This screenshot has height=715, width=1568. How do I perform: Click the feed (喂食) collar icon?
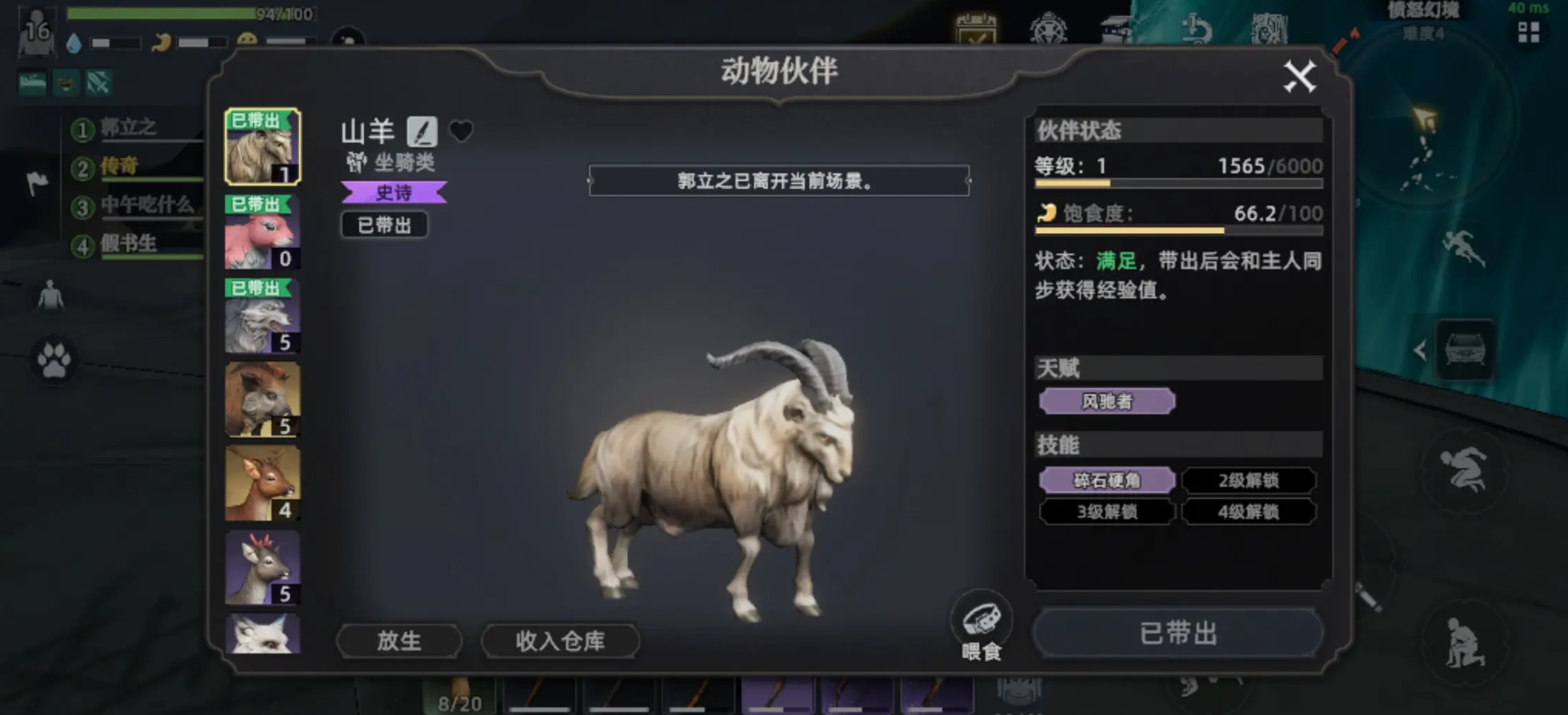click(x=982, y=617)
